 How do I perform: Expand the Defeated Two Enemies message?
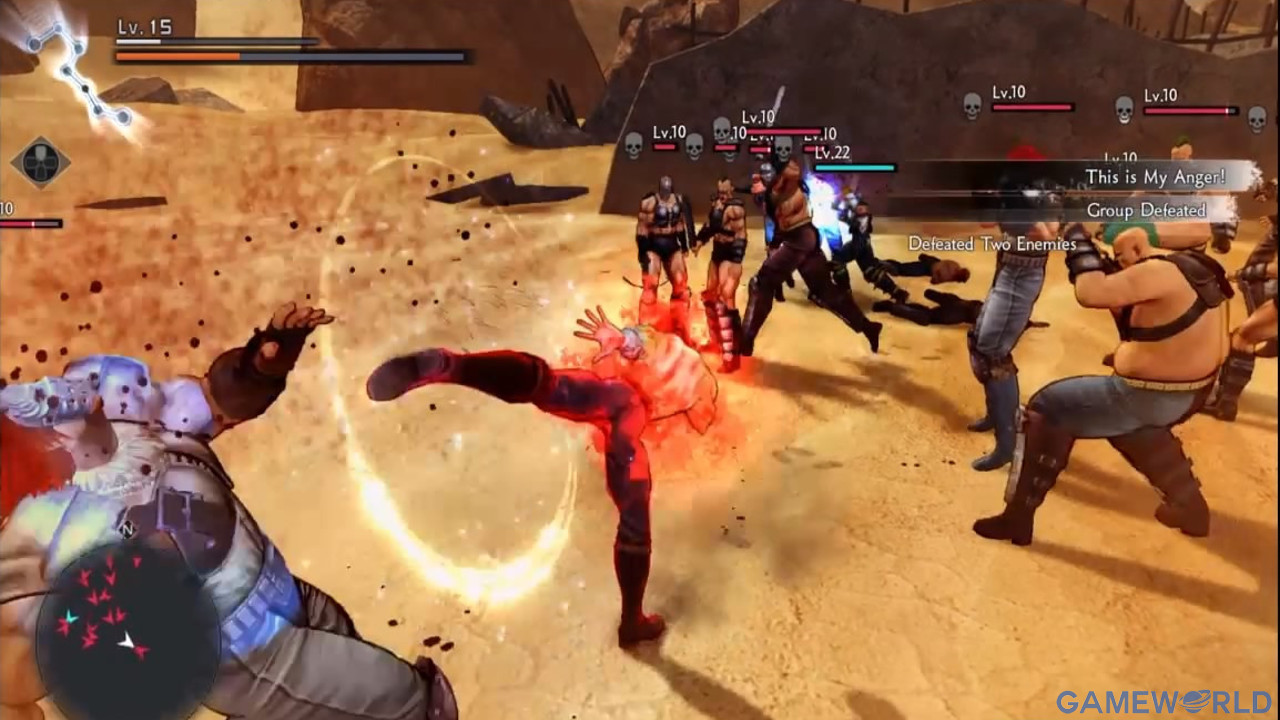pos(992,242)
